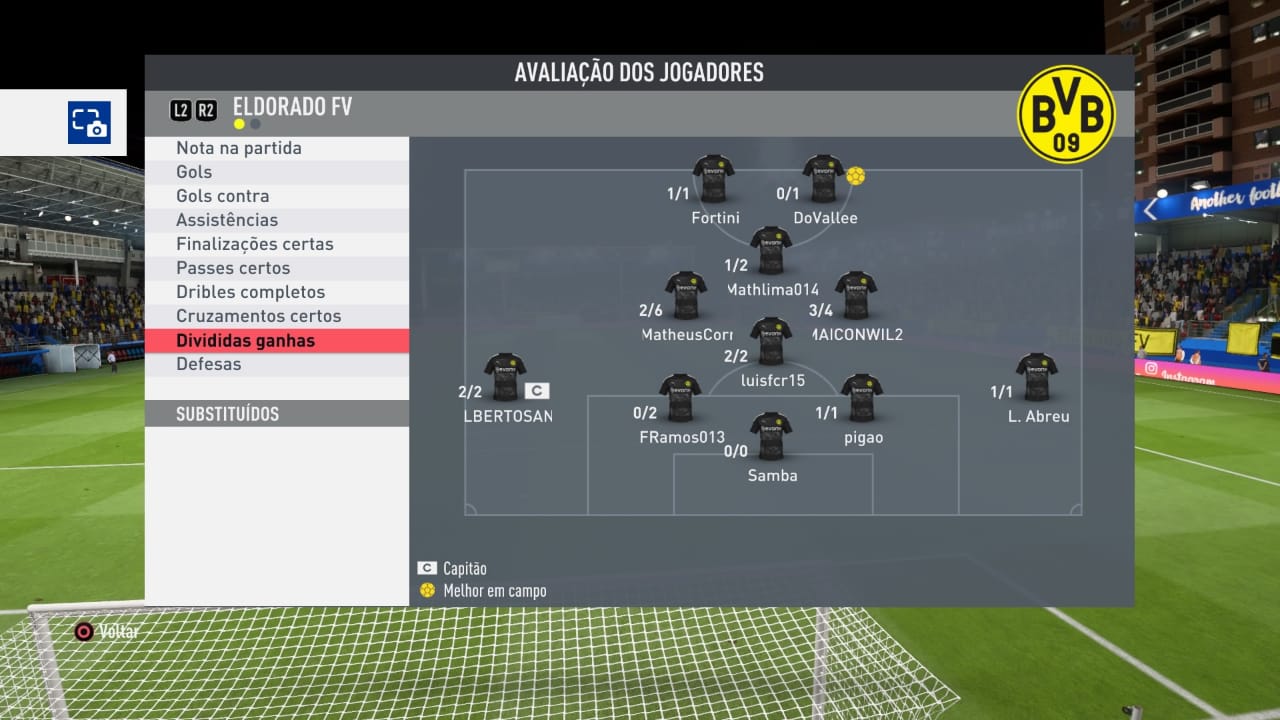
Task: Pick DoVallee's shirt on the pitch
Action: [x=824, y=179]
